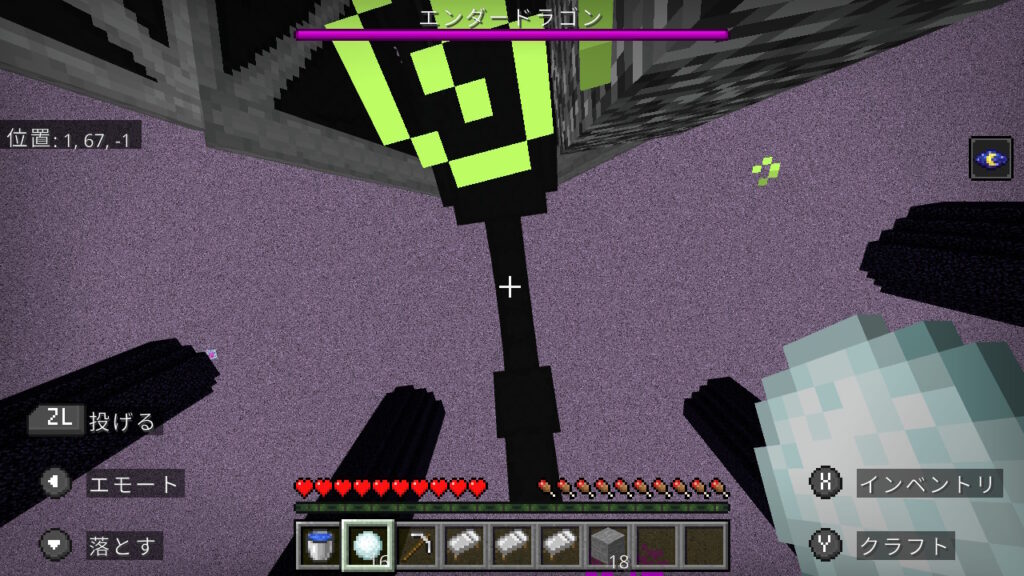Switch to the stone block stack slot
1024x576 pixels.
coord(608,546)
